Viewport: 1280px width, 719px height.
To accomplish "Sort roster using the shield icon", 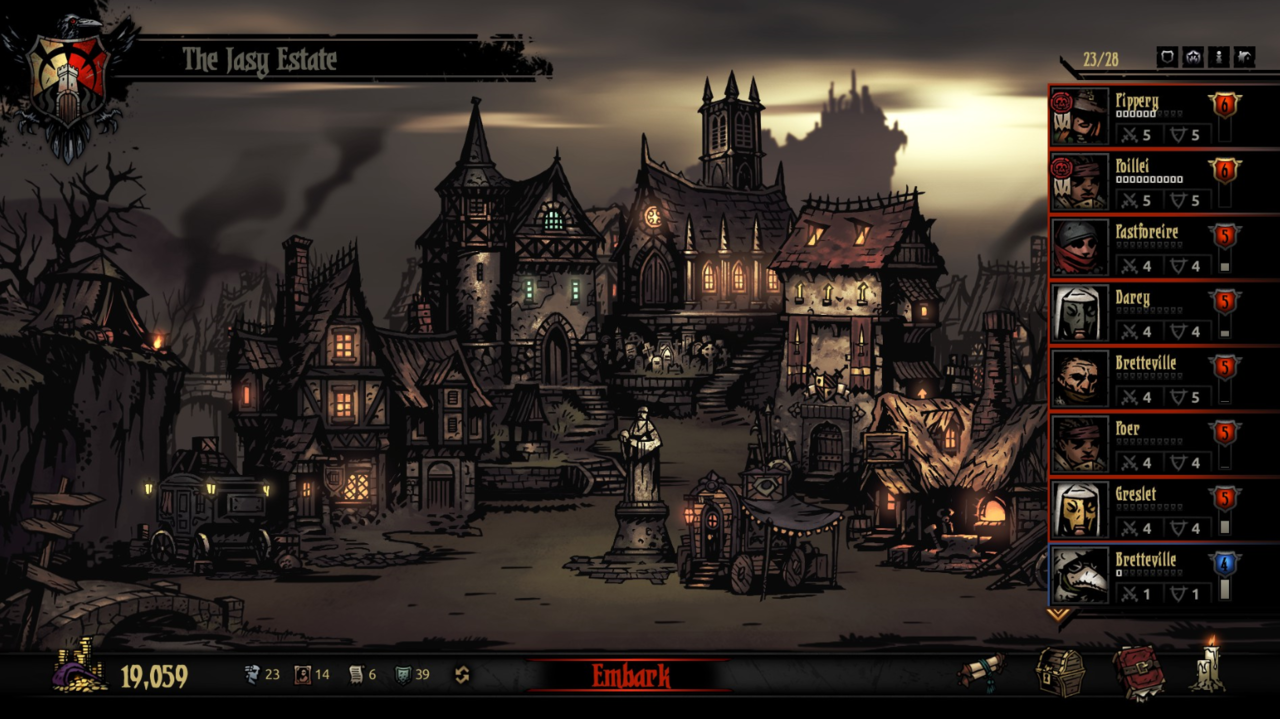I will (x=1167, y=57).
